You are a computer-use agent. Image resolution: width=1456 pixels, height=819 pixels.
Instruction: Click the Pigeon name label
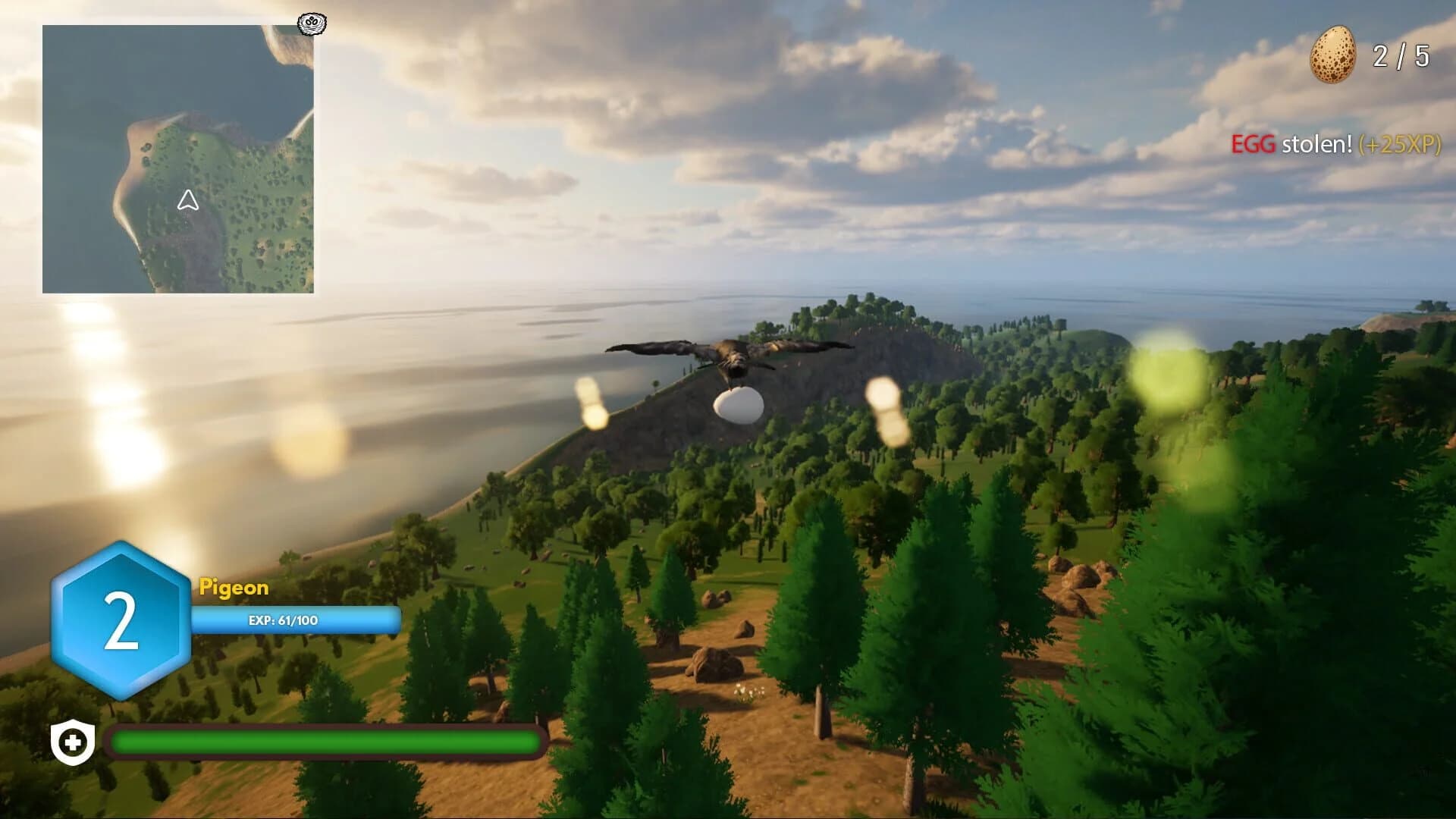click(x=233, y=588)
